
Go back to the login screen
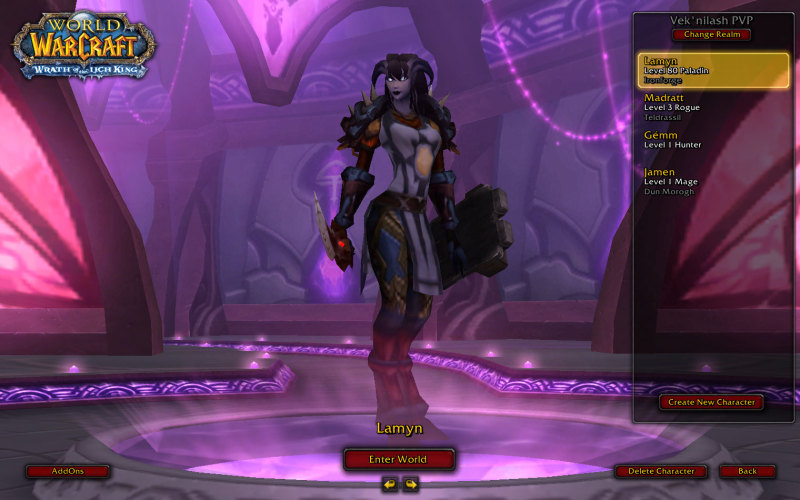click(x=747, y=471)
